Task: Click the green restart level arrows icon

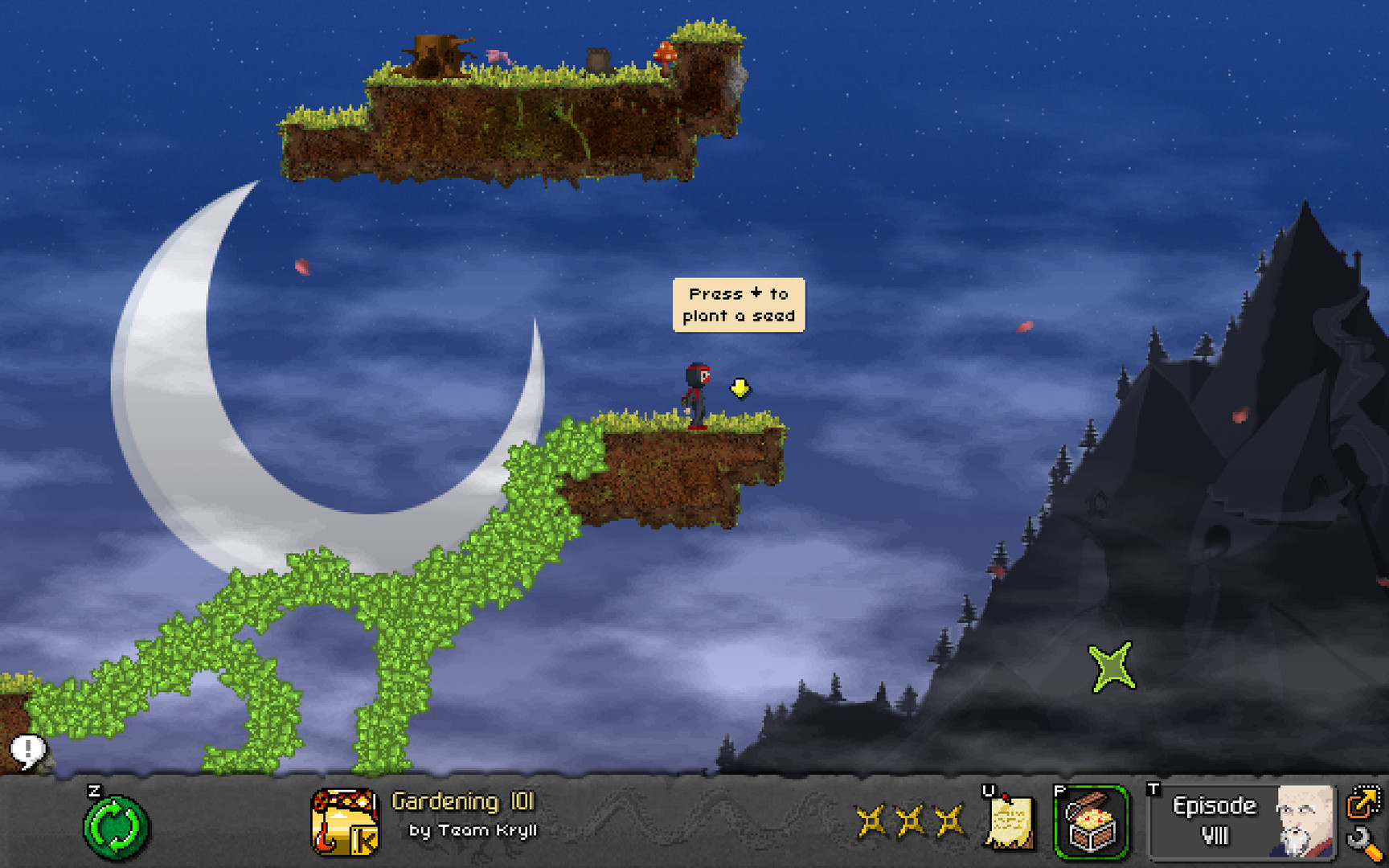Action: (x=116, y=826)
